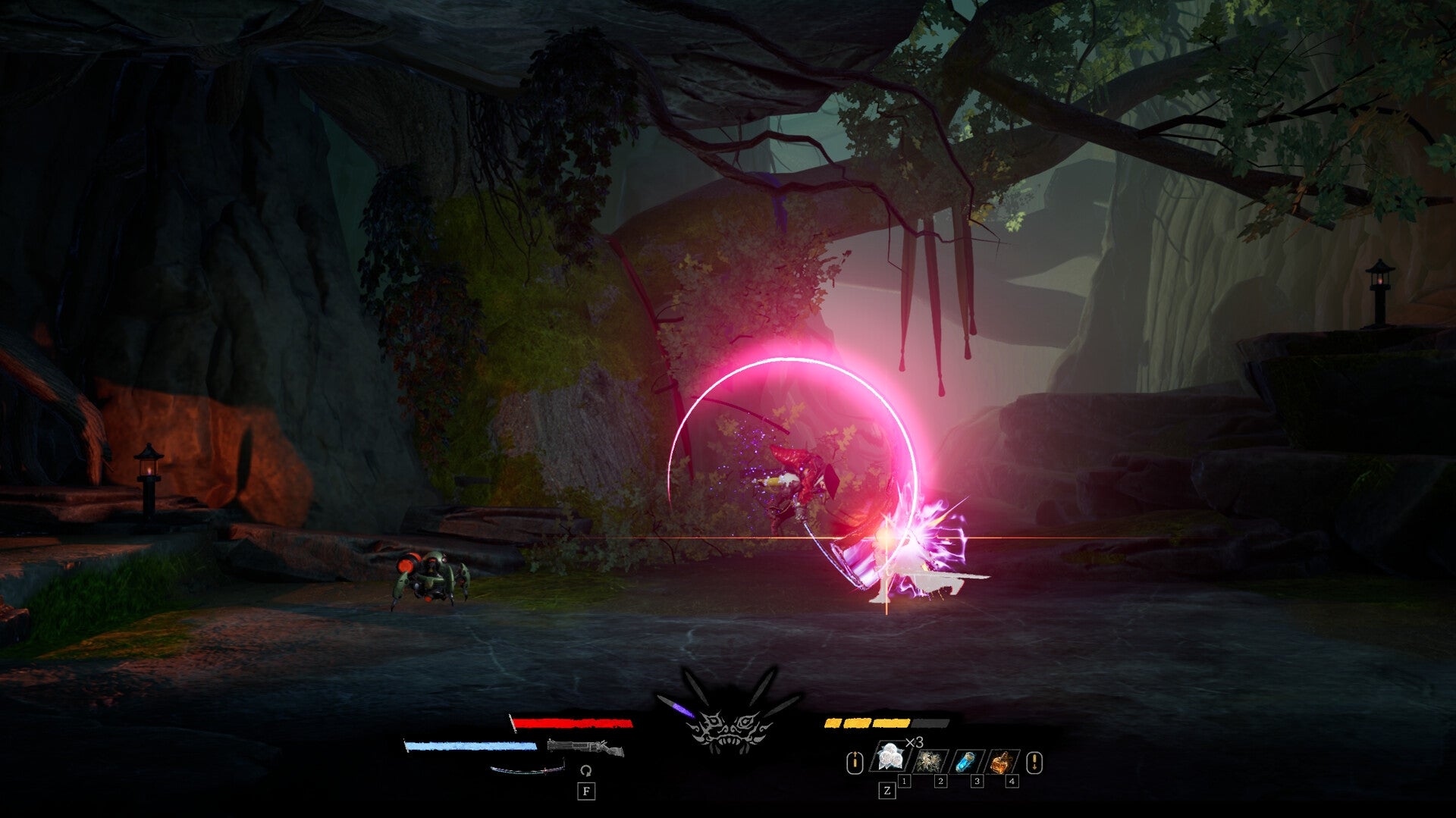Click the white flower item bound to Z
Viewport: 1456px width, 818px height.
(890, 755)
